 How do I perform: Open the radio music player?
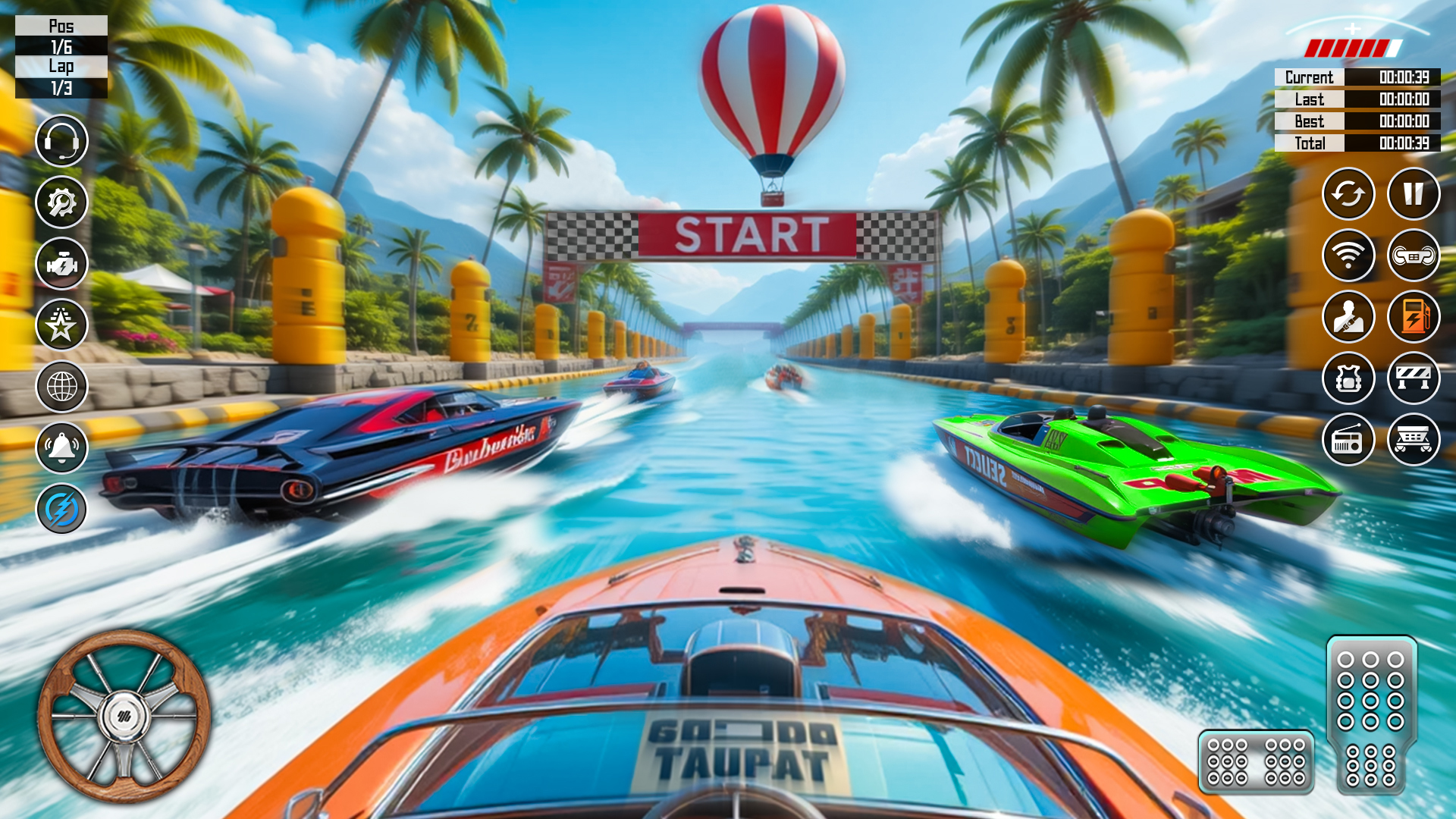1349,438
